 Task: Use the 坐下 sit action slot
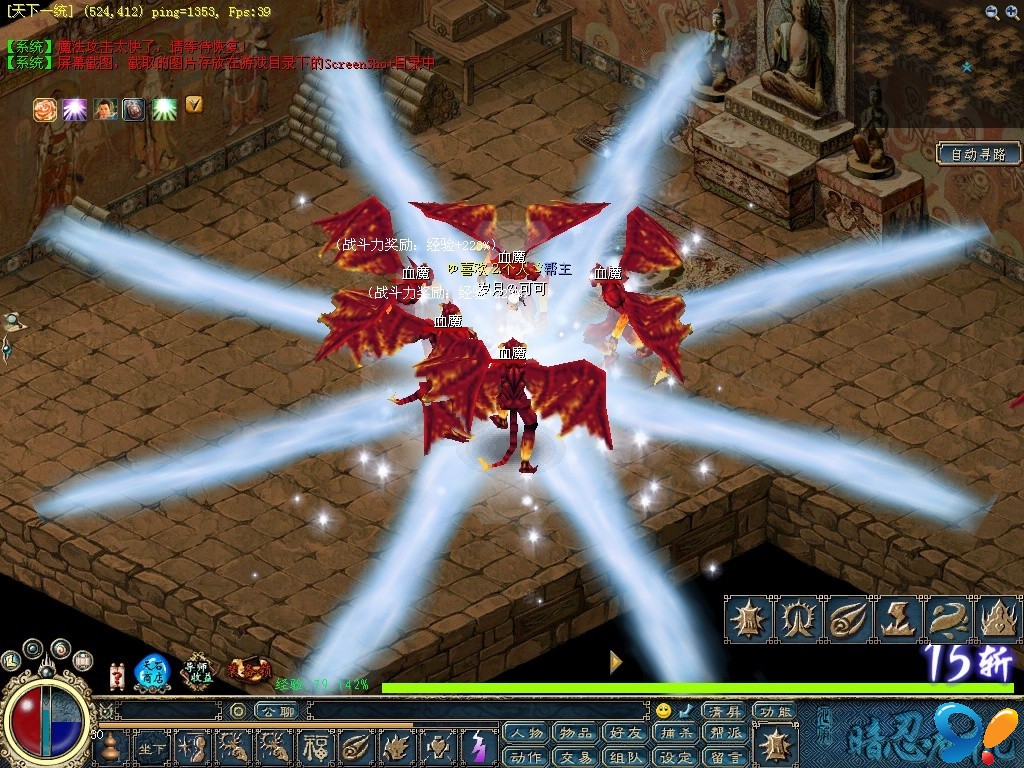152,747
